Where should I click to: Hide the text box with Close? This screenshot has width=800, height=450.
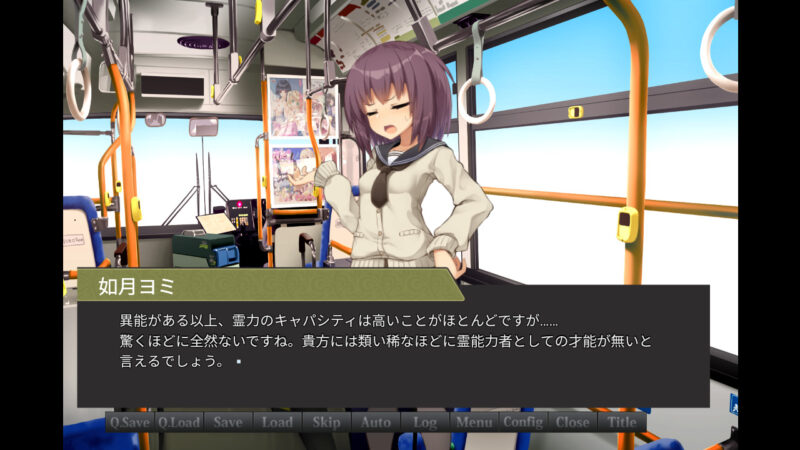pyautogui.click(x=572, y=422)
